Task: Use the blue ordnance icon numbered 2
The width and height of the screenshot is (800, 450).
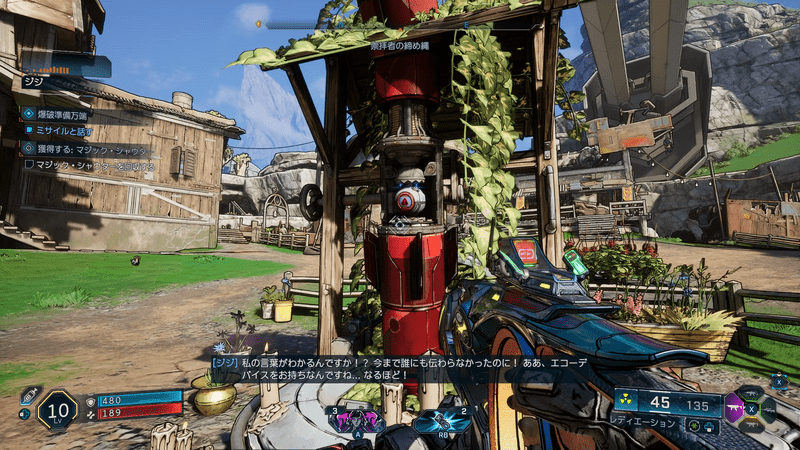Action: coord(442,420)
